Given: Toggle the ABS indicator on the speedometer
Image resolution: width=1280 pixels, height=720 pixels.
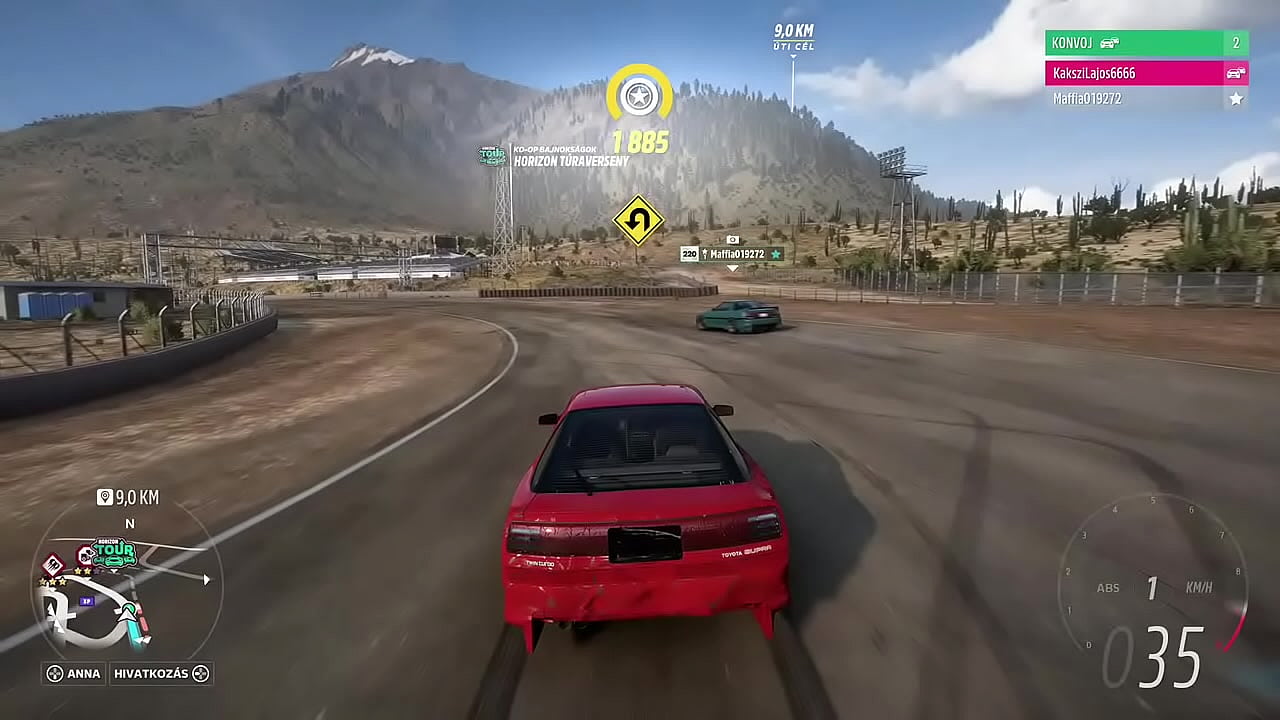Looking at the screenshot, I should click(x=1109, y=588).
